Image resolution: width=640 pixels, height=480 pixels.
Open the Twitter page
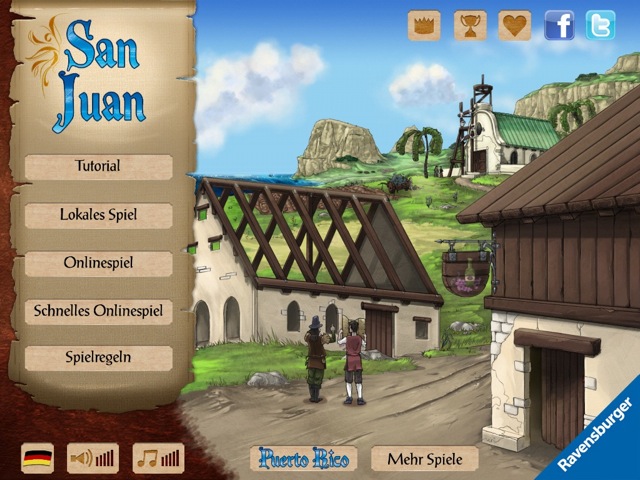click(x=600, y=25)
